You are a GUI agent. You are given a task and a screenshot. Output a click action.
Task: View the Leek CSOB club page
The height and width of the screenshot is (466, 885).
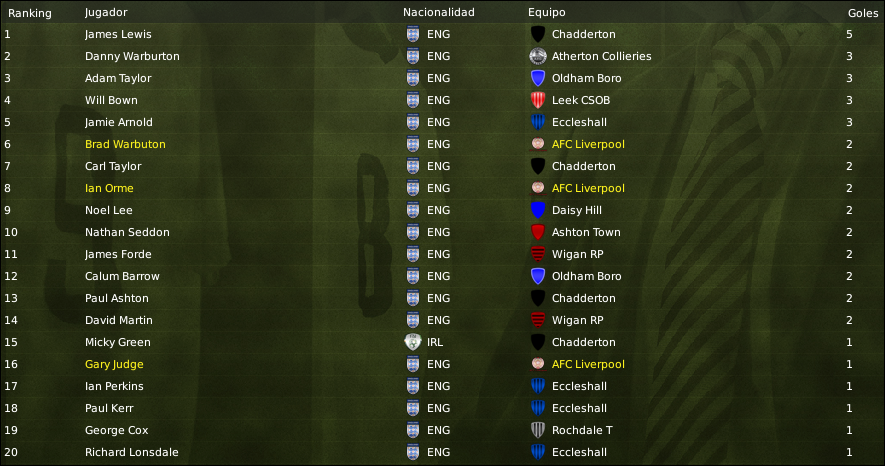(580, 100)
